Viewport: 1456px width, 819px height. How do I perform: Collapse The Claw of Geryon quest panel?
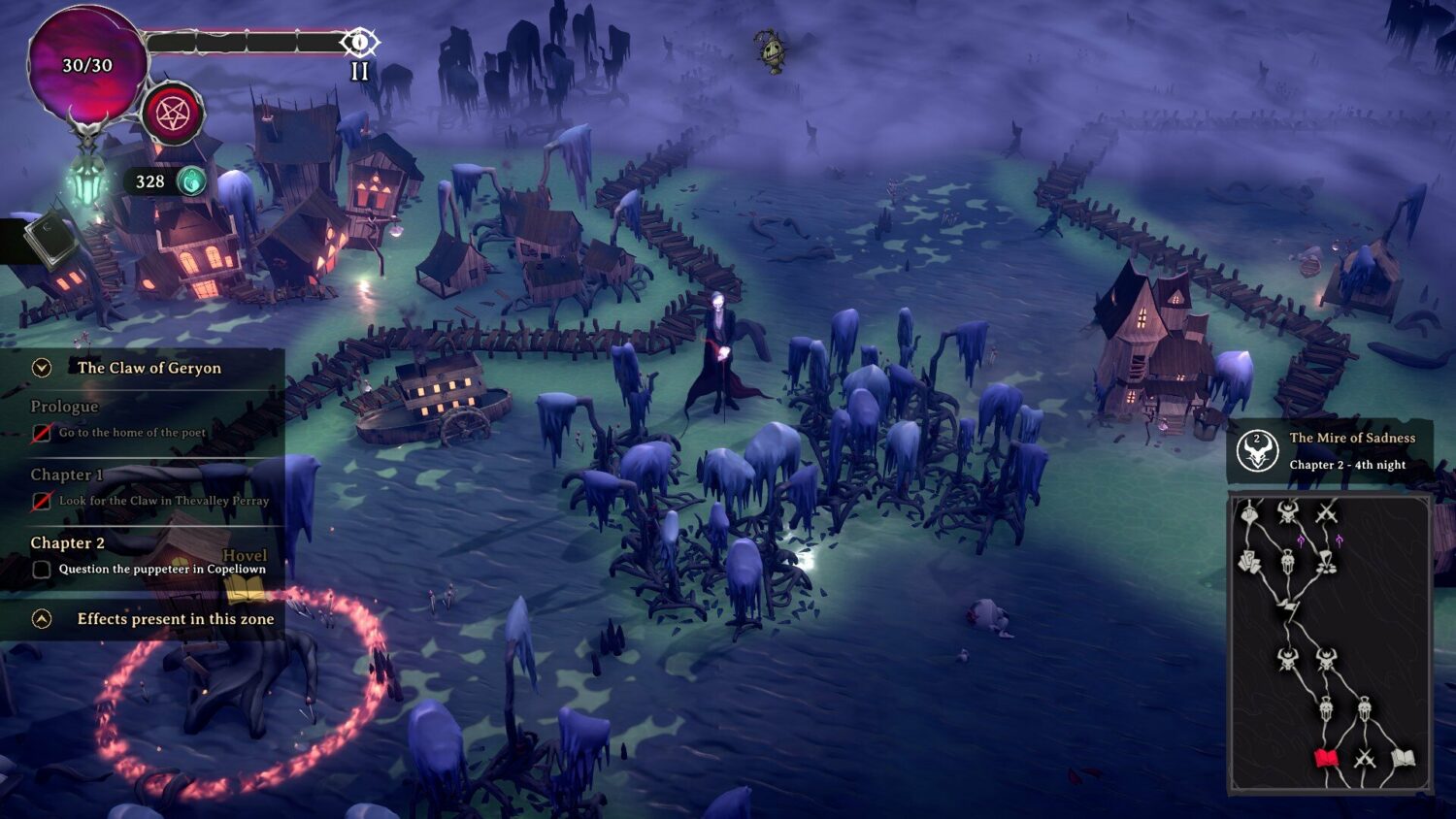[x=40, y=368]
